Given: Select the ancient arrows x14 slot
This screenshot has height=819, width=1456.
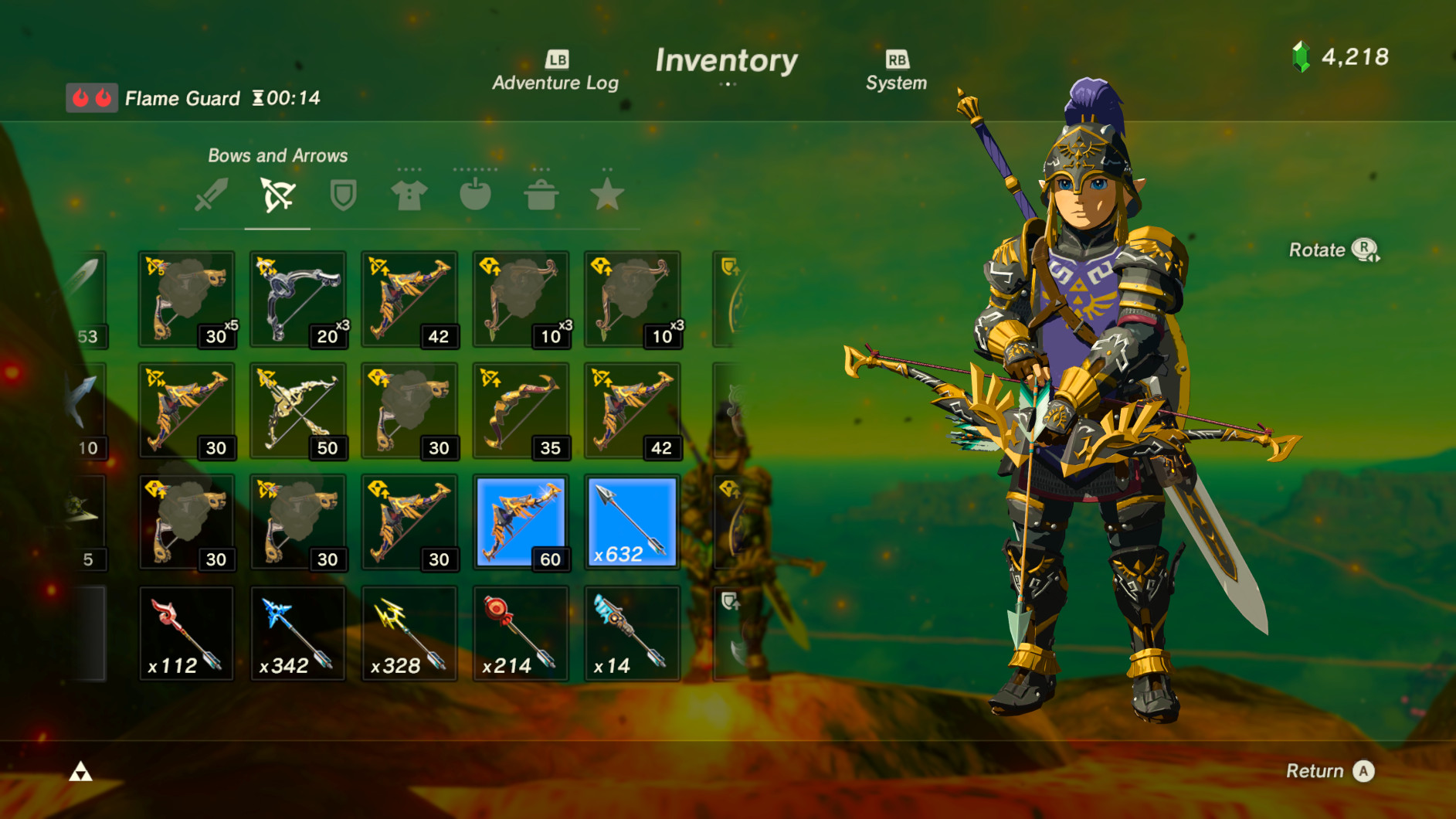Looking at the screenshot, I should pyautogui.click(x=632, y=633).
